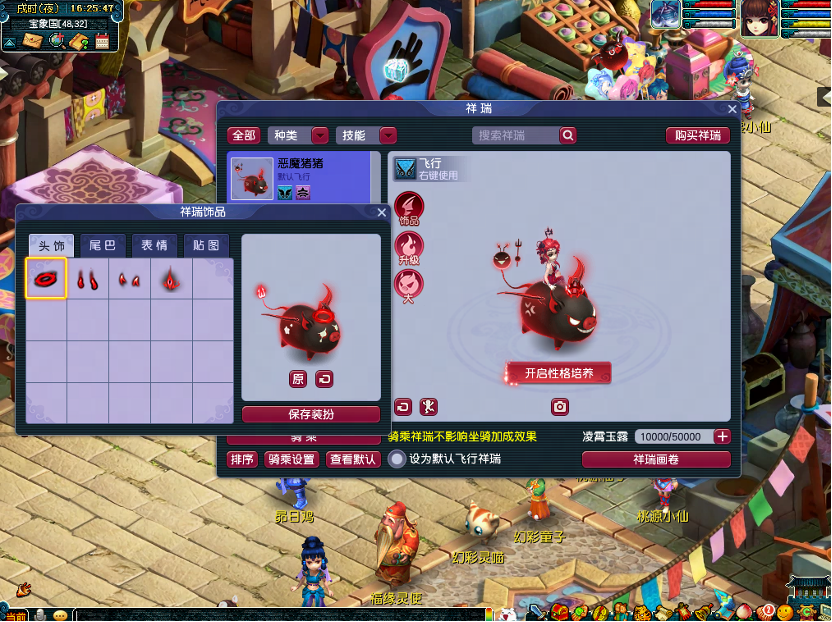This screenshot has height=622, width=832.
Task: Click the 搜索祥瑞 search field
Action: tap(516, 135)
